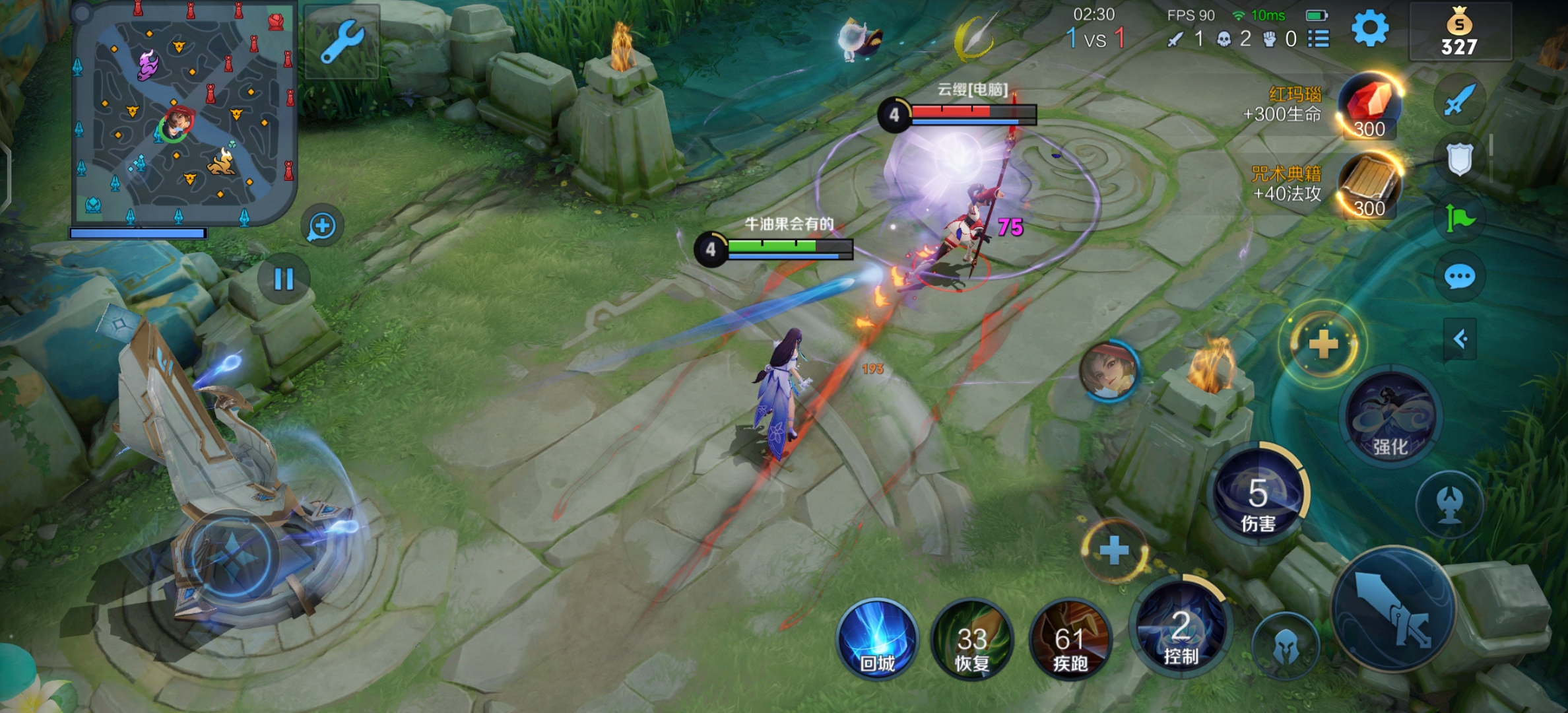Image resolution: width=1568 pixels, height=713 pixels.
Task: Target the enemy hero portrait
Action: [1109, 370]
